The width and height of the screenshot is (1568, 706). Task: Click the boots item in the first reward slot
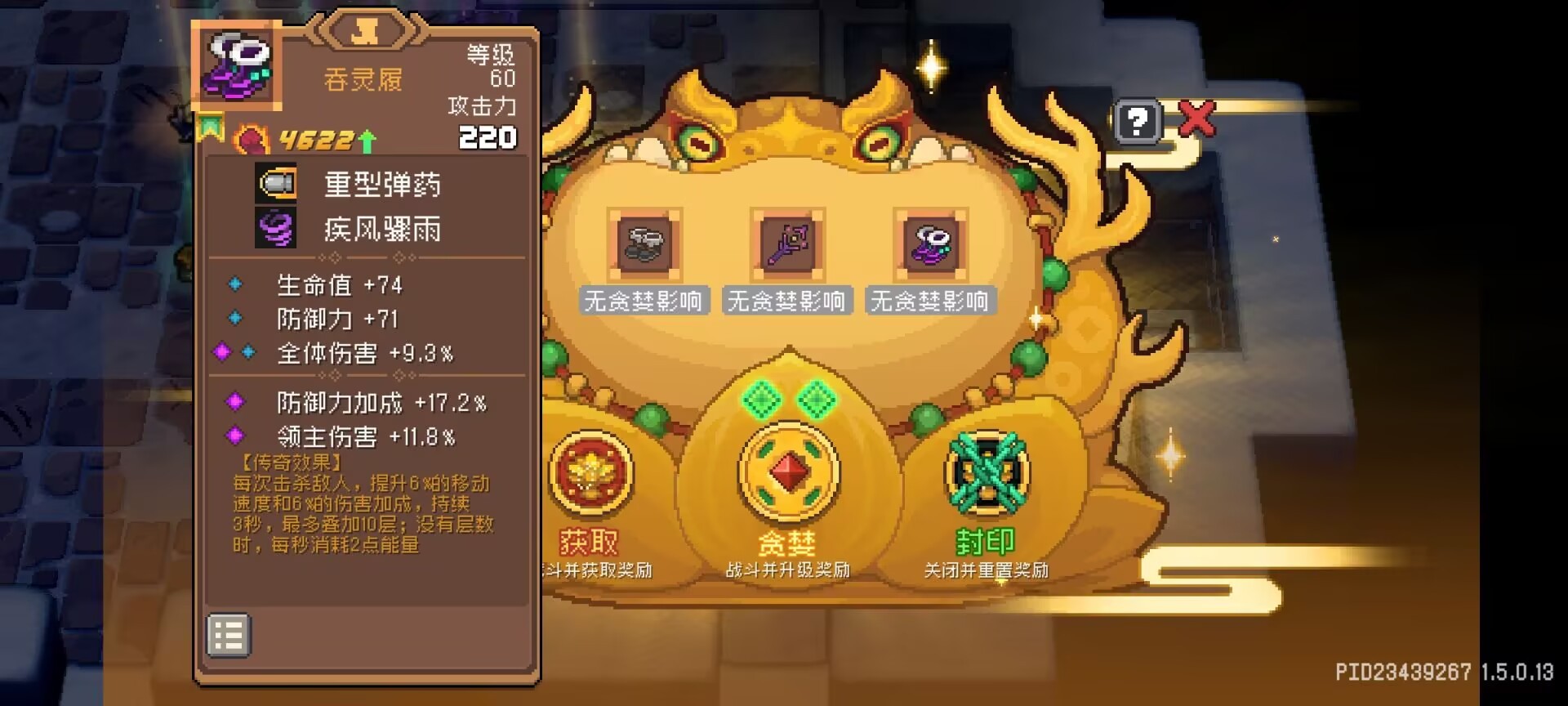click(x=643, y=245)
